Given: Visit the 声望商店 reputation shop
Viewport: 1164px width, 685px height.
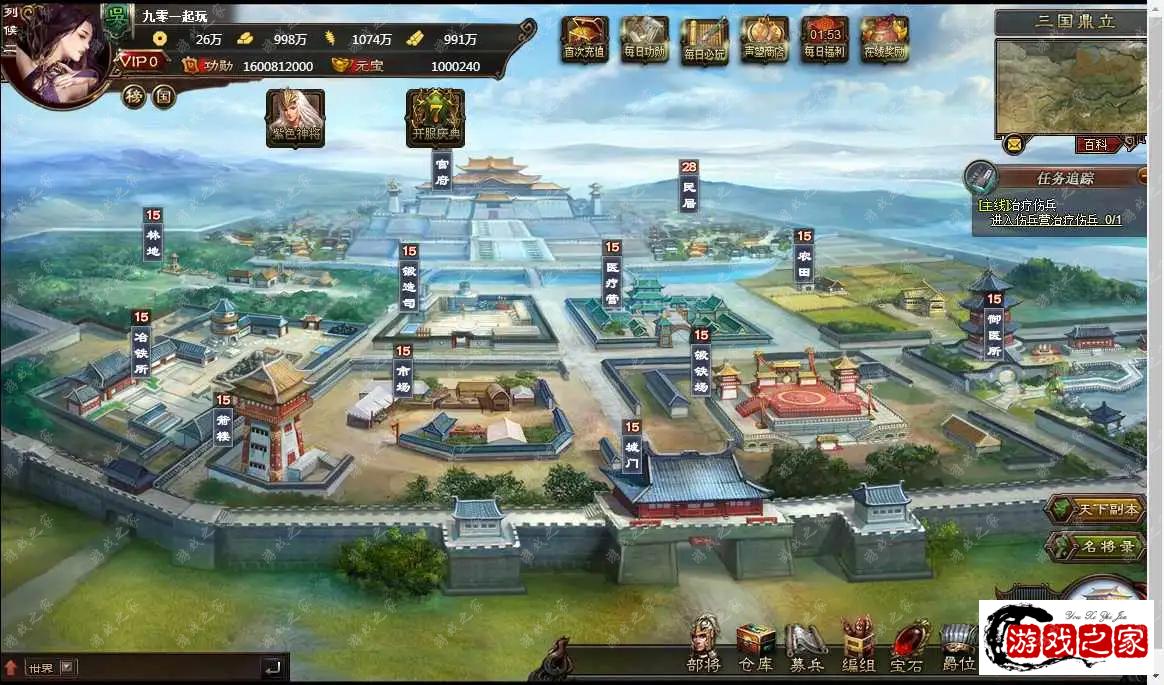Looking at the screenshot, I should 764,40.
